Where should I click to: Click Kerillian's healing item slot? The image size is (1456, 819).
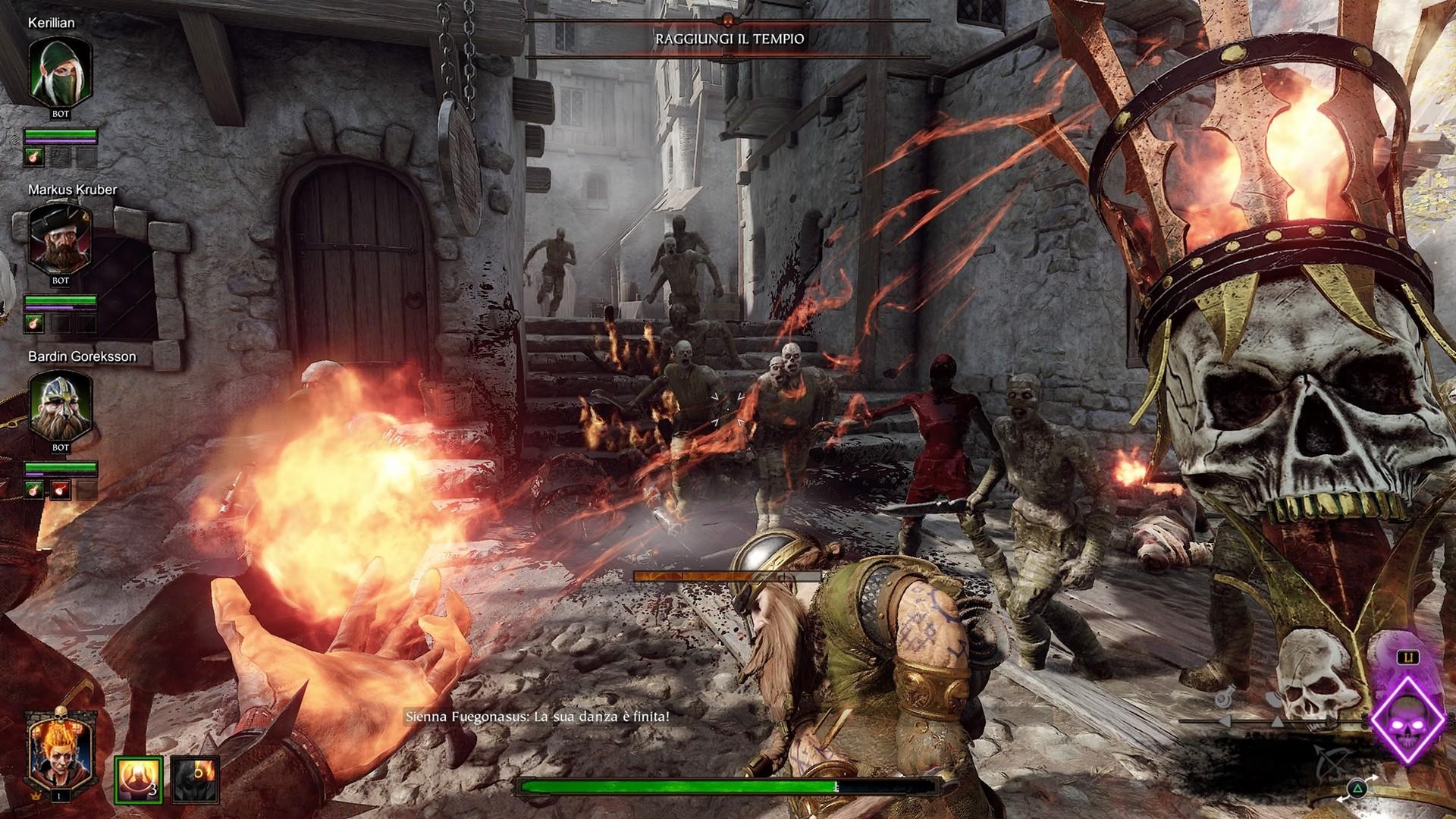[x=35, y=157]
